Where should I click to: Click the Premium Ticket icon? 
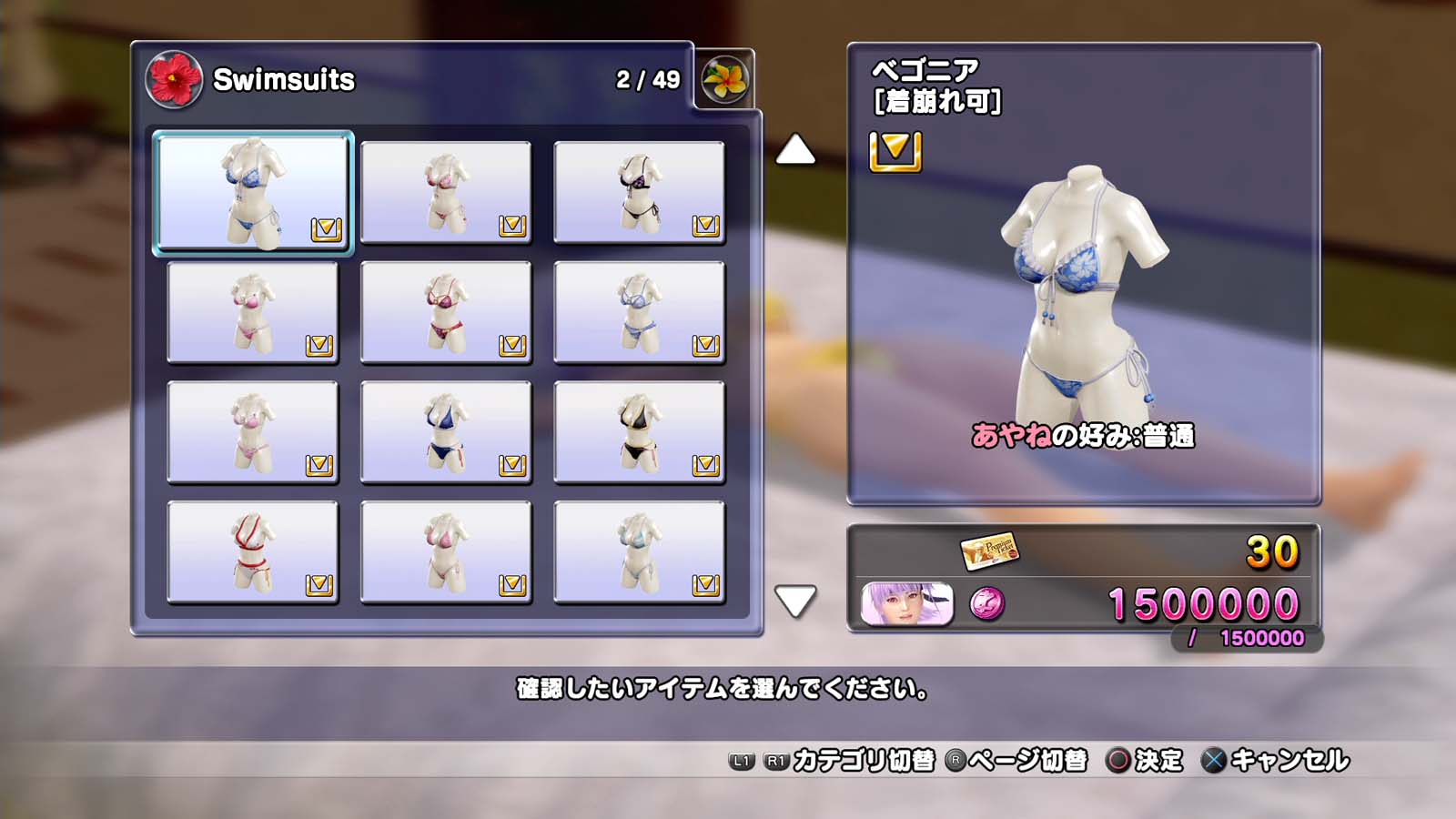pyautogui.click(x=989, y=551)
